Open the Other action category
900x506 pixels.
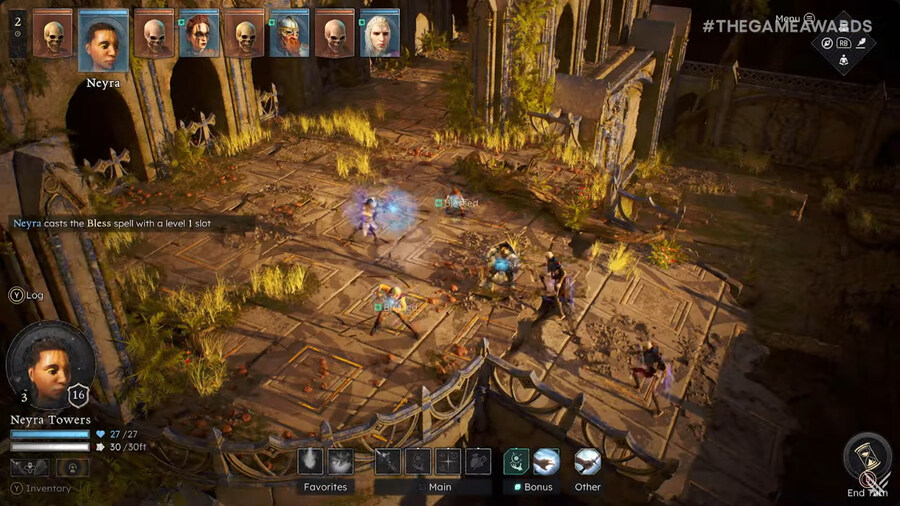pos(588,487)
